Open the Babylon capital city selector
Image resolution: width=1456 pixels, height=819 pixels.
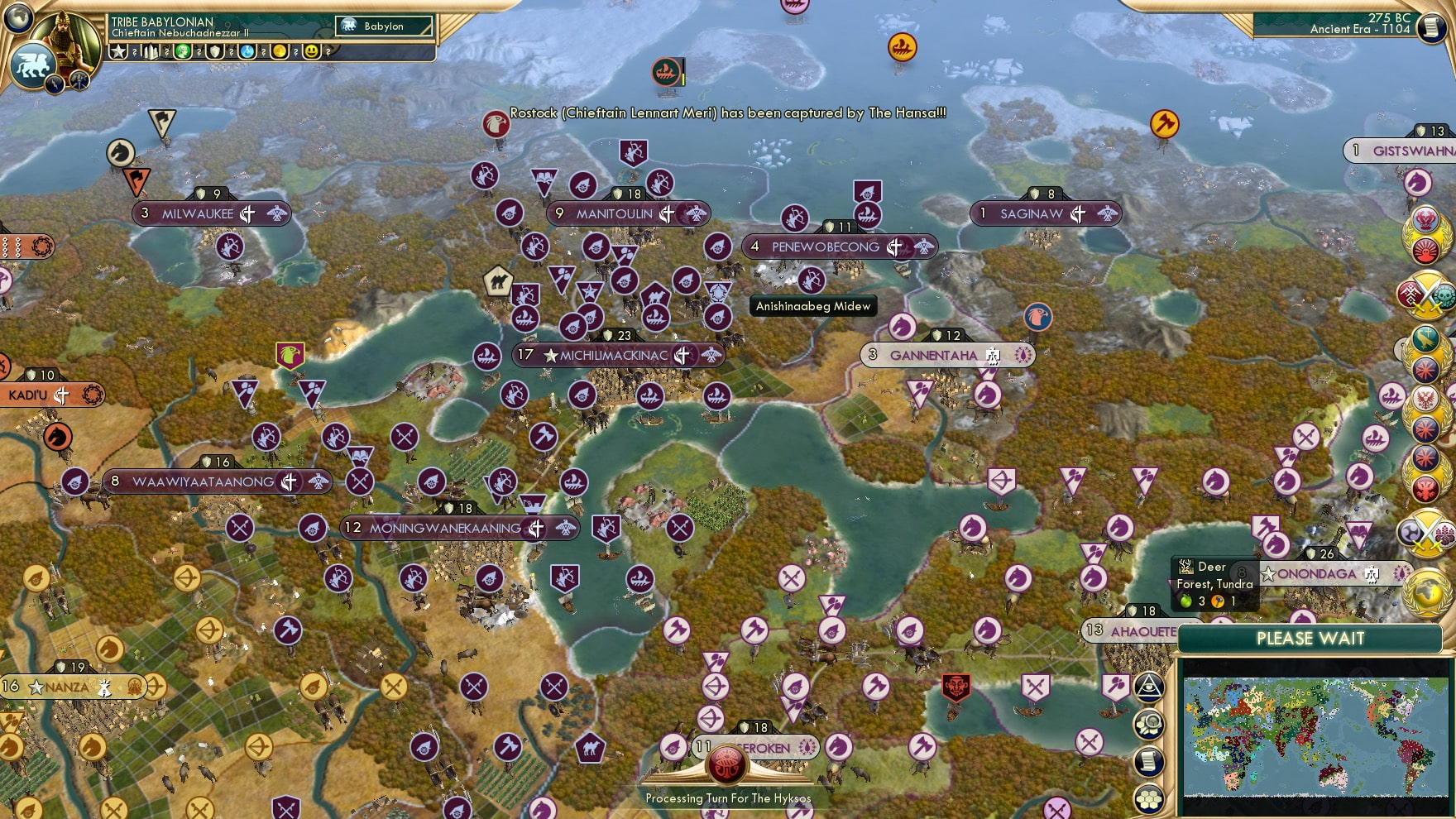point(385,26)
